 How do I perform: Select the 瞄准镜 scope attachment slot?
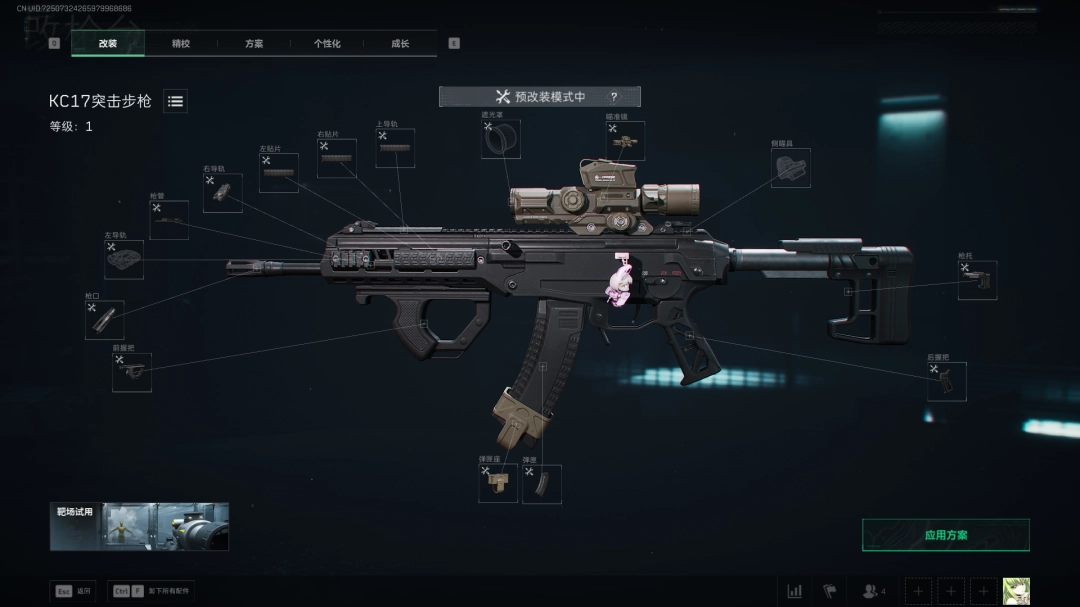625,141
